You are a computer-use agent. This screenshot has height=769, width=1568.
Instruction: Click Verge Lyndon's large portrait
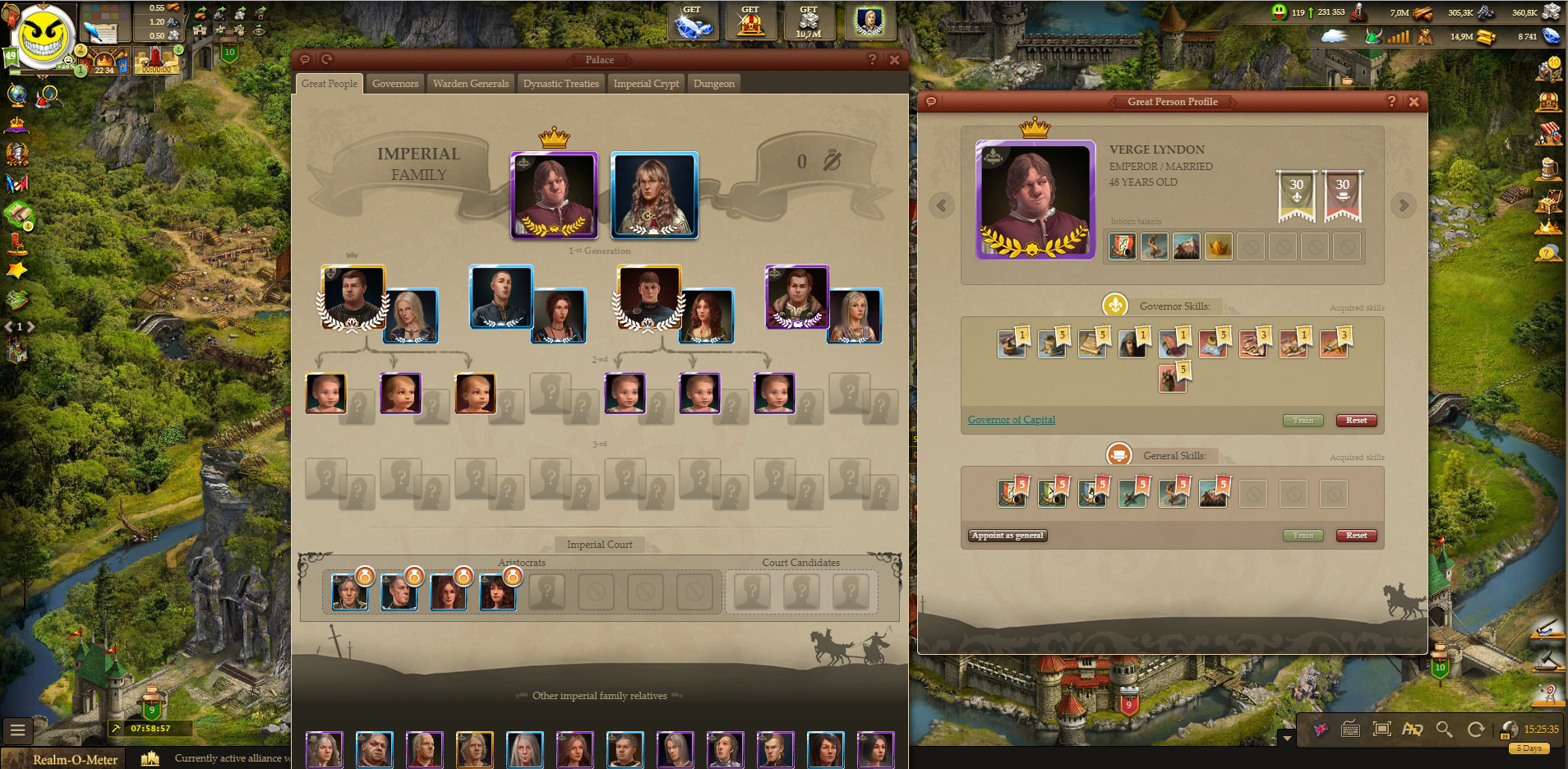tap(1035, 200)
